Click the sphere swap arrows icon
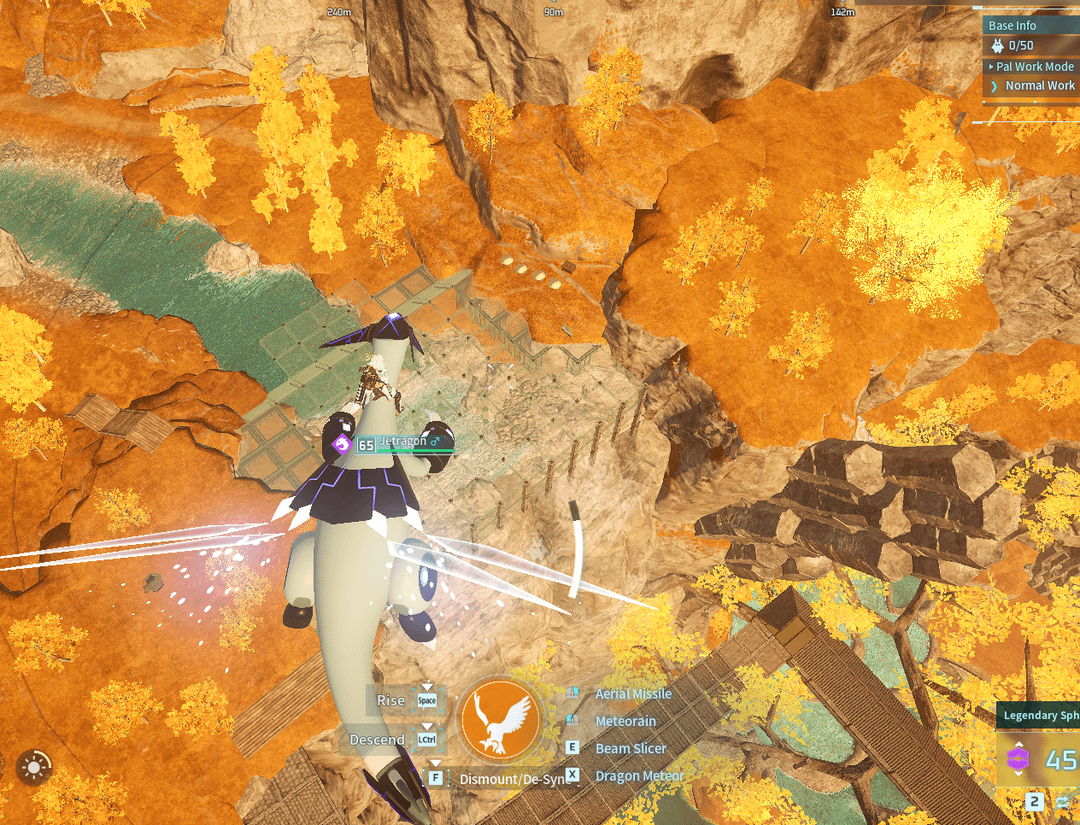 (x=1062, y=802)
